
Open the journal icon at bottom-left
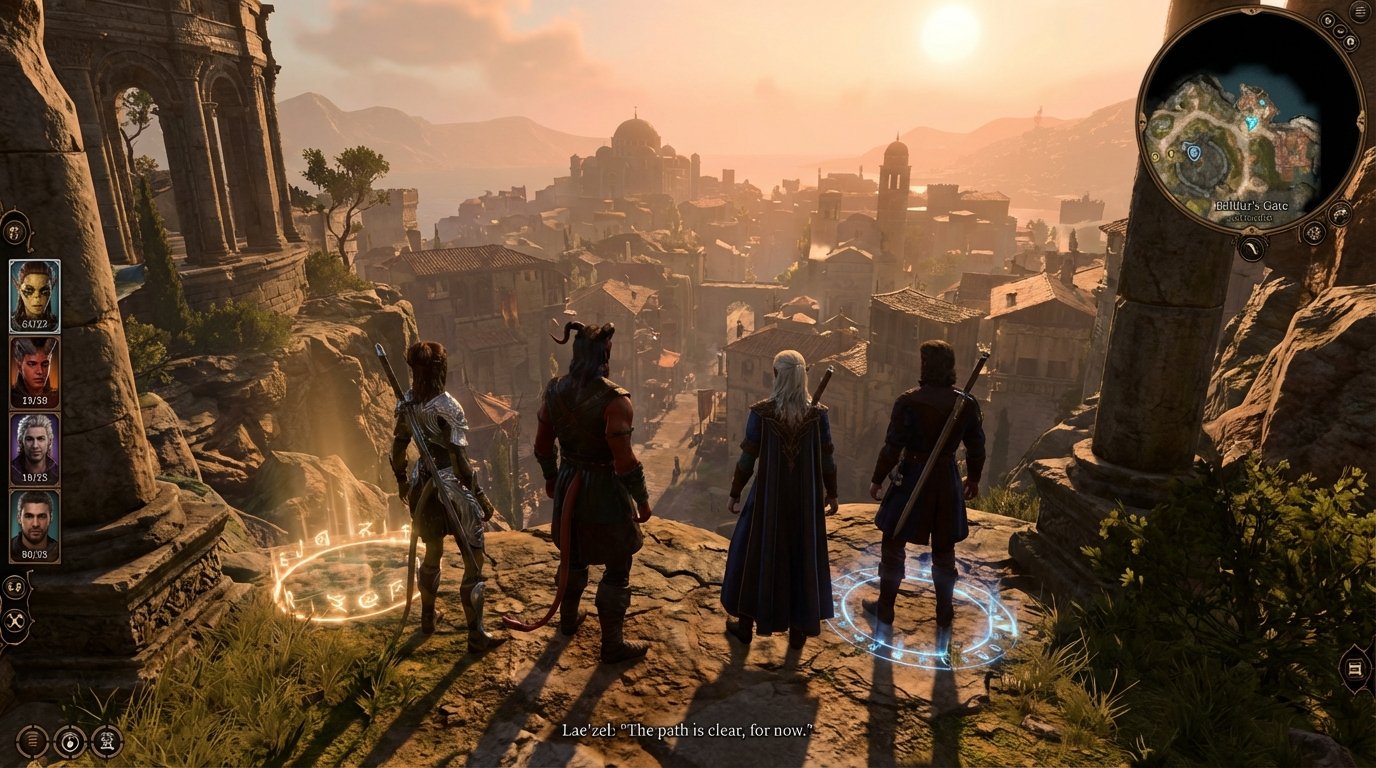click(32, 741)
